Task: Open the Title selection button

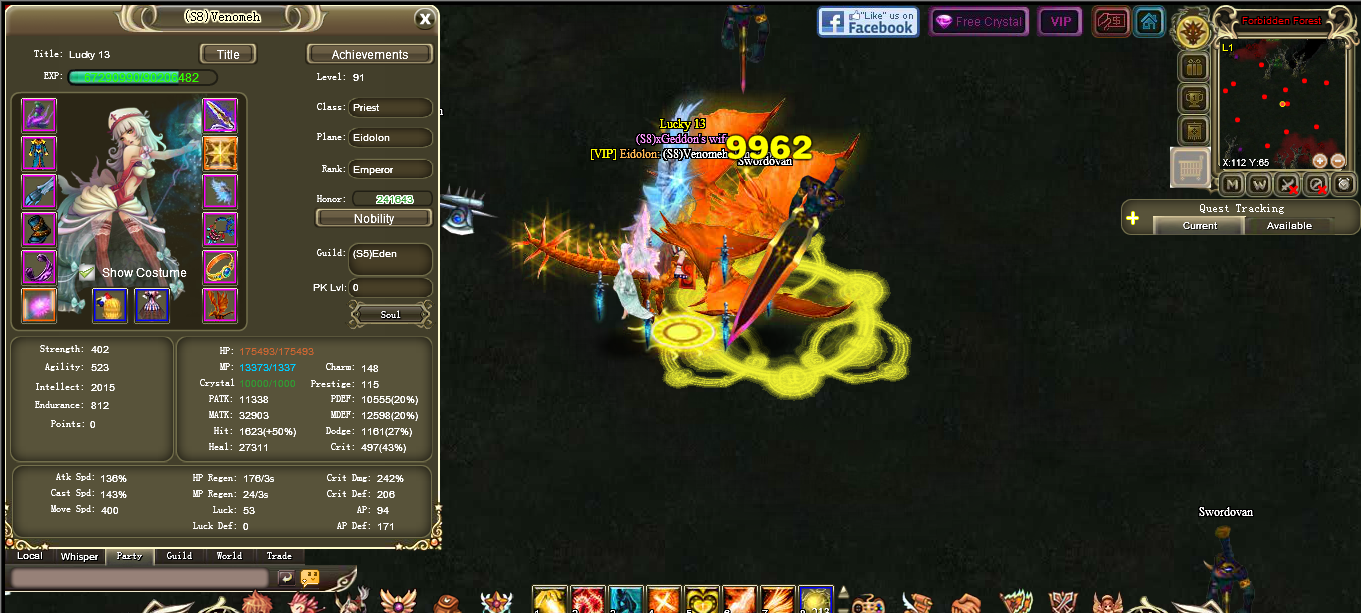Action: (x=228, y=54)
